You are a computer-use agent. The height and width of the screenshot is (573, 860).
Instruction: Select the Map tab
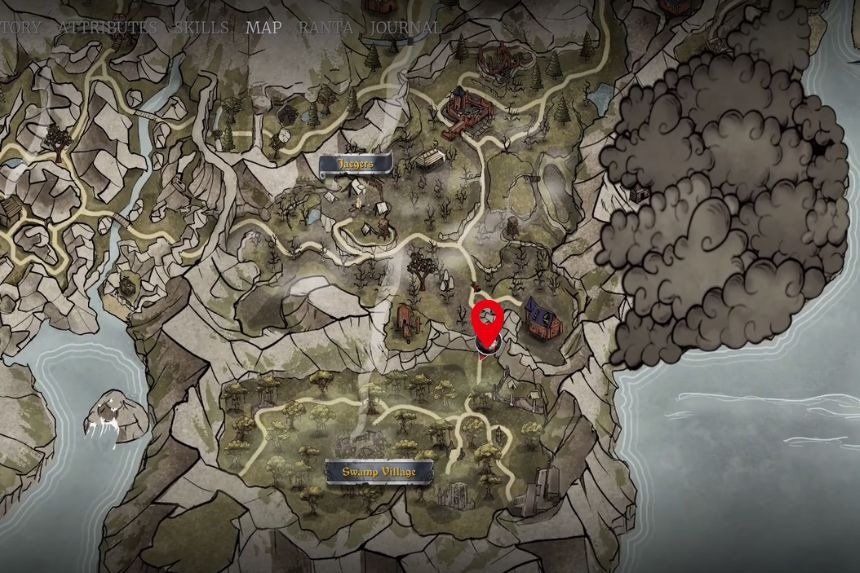point(265,28)
